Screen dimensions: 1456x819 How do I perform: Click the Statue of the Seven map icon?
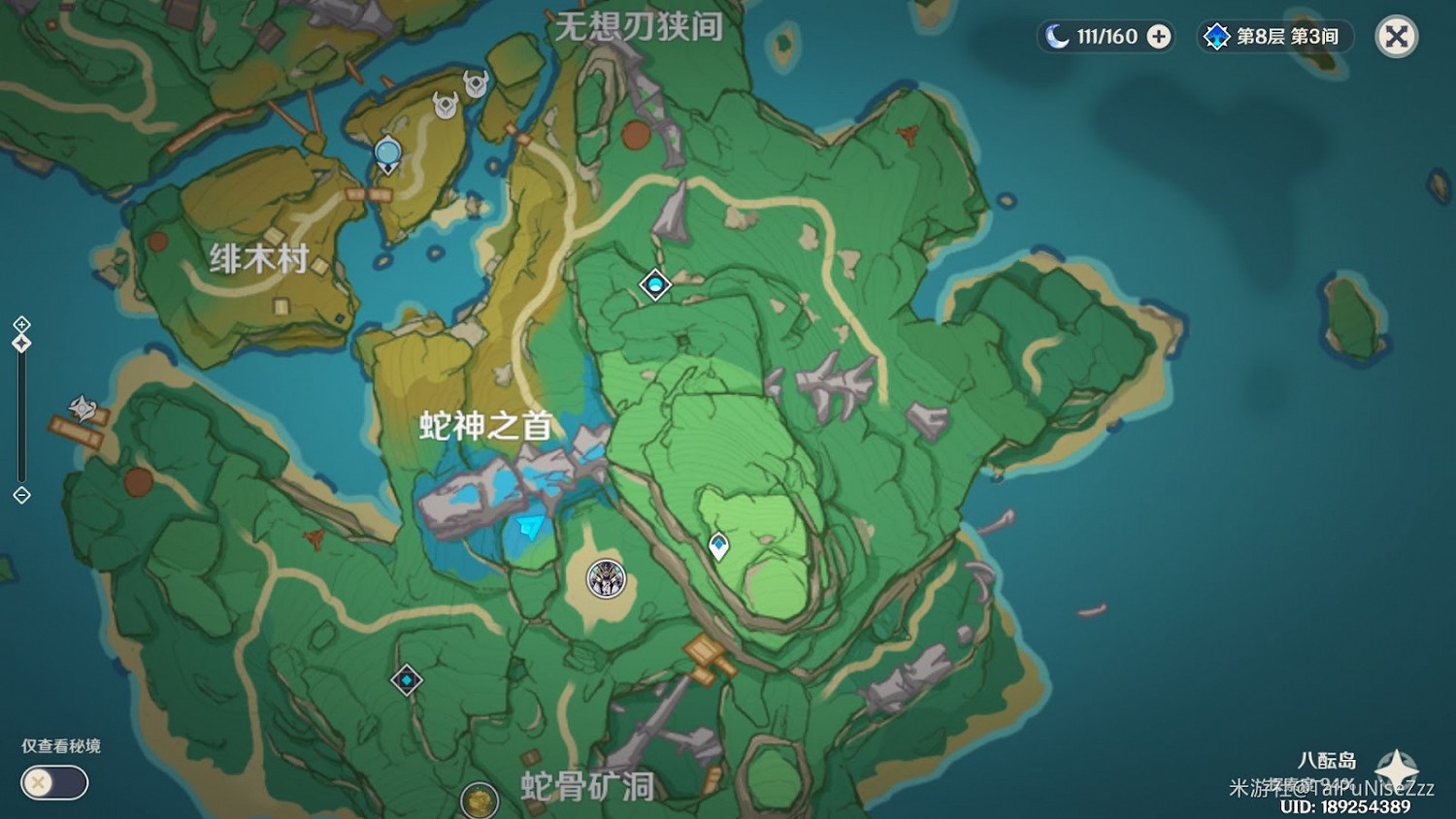[x=606, y=578]
